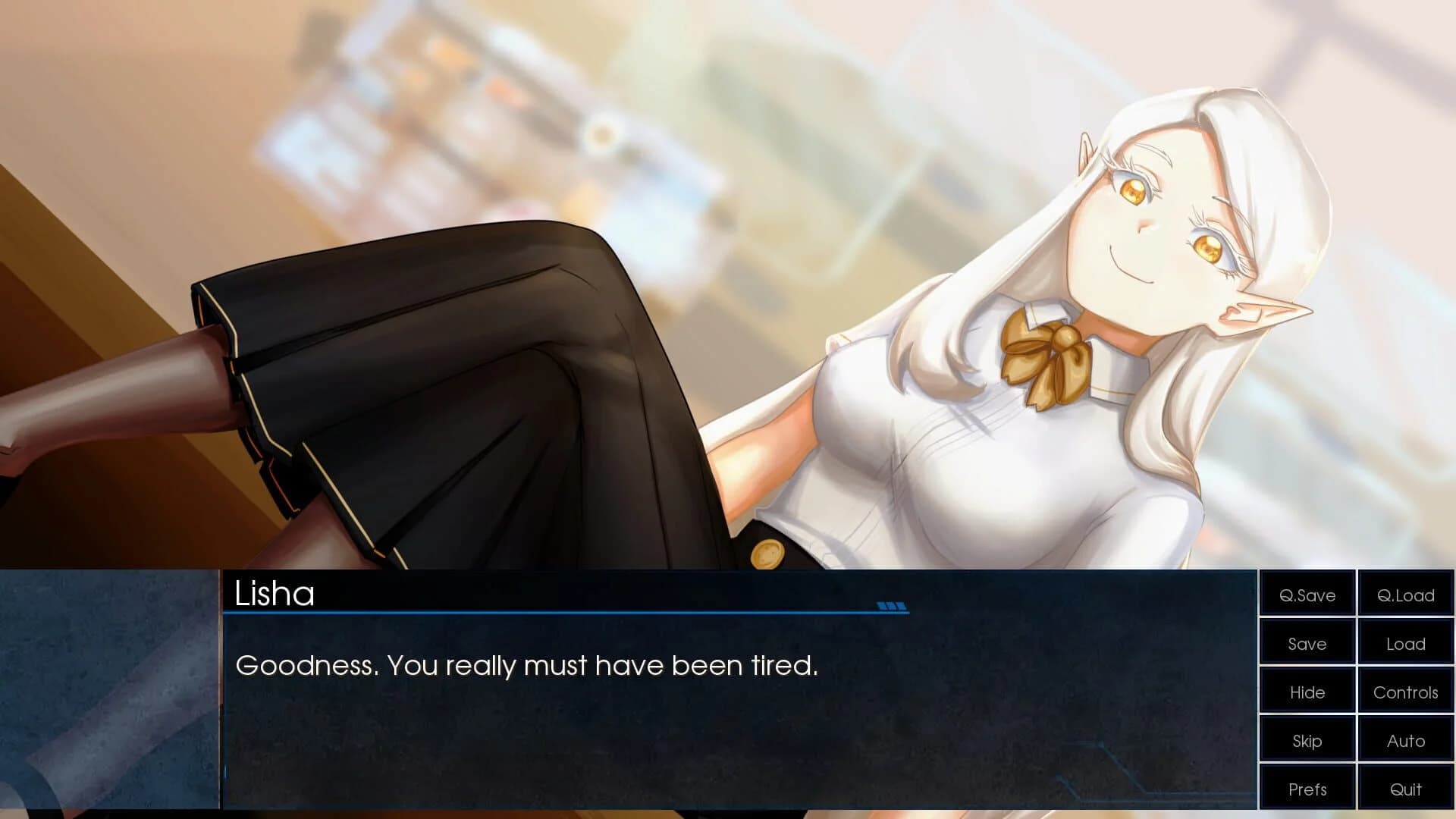
Task: Open the Load screen
Action: 1405,643
